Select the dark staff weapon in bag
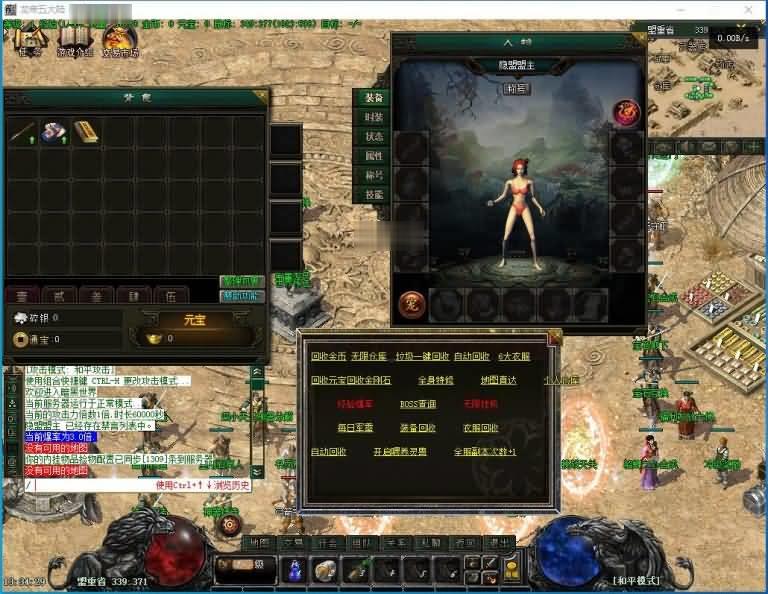This screenshot has width=768, height=594. click(x=22, y=132)
